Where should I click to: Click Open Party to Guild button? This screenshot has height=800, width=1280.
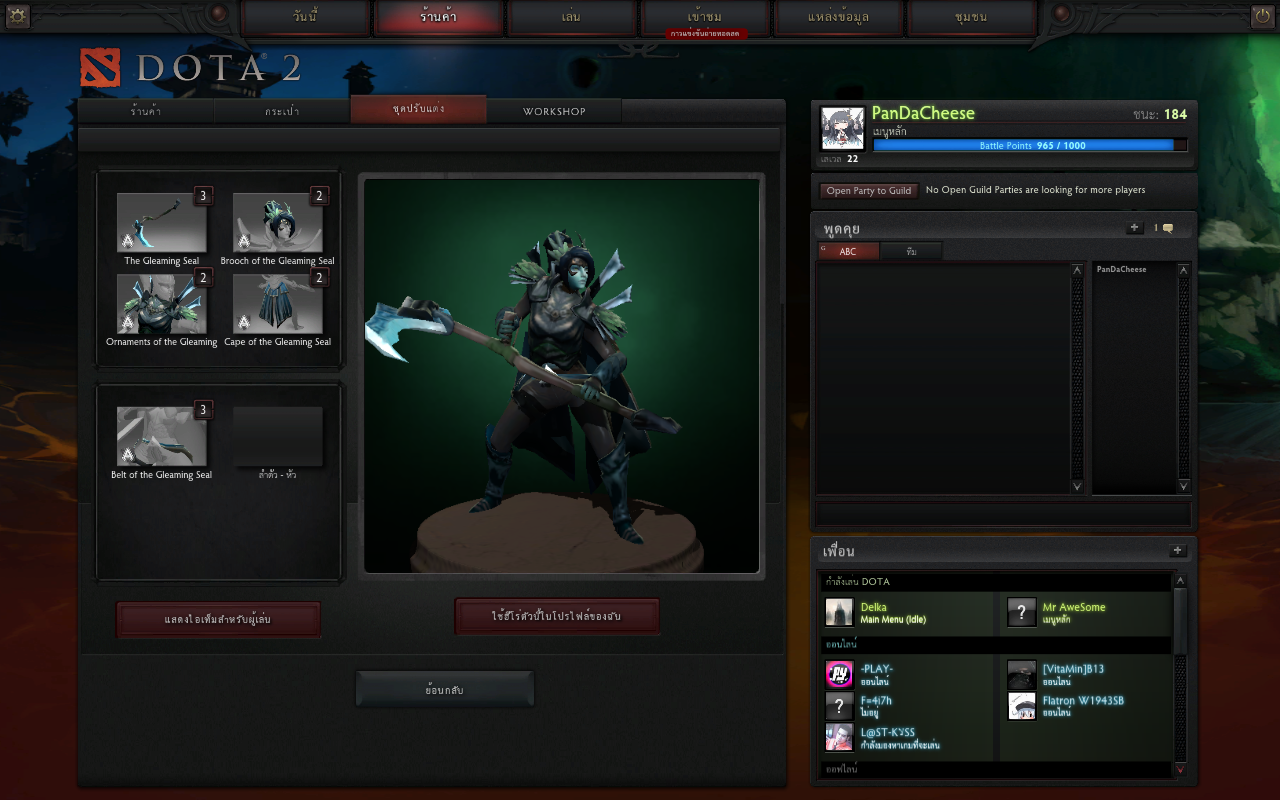[868, 190]
